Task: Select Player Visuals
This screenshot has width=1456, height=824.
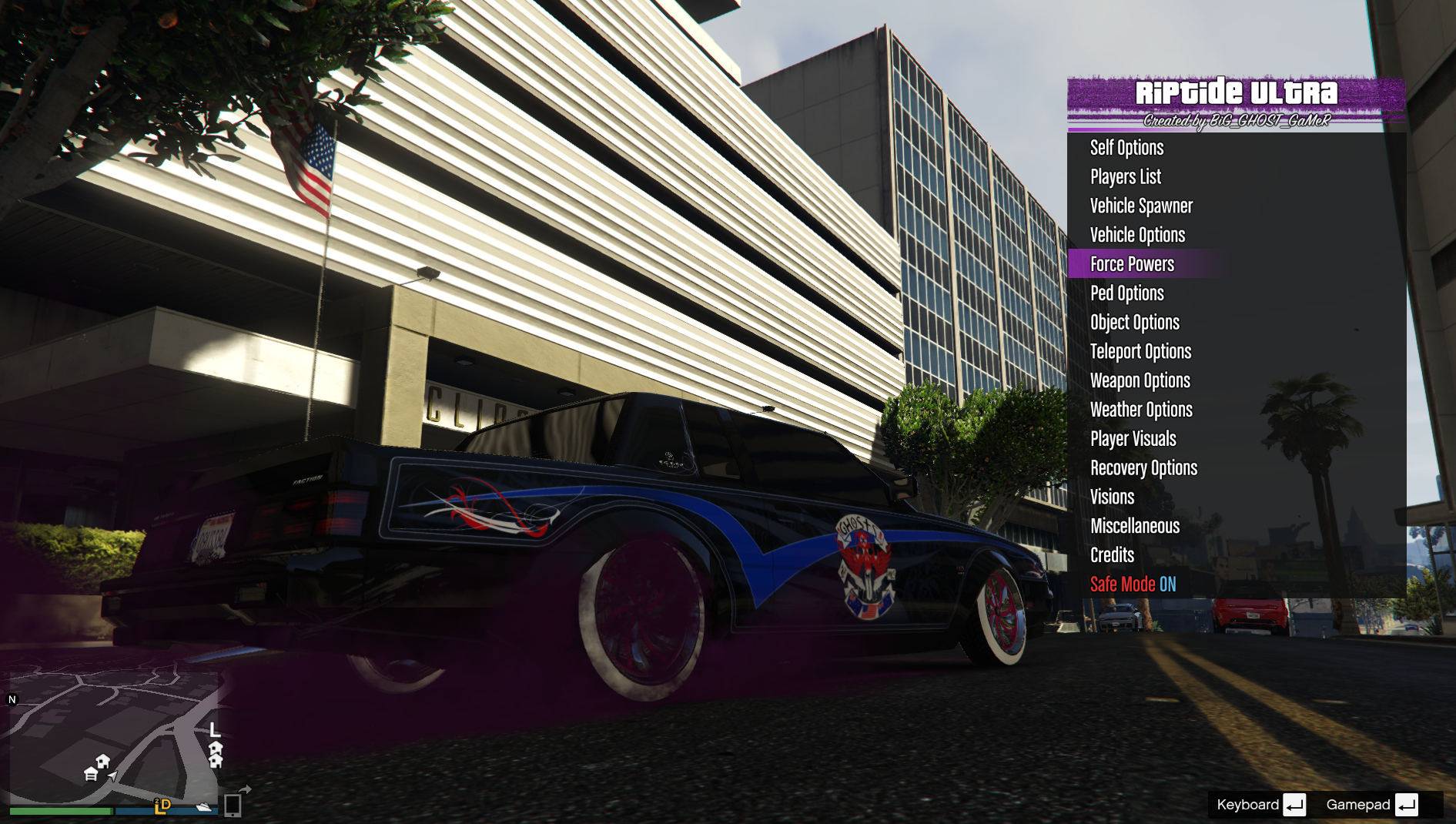Action: [x=1133, y=439]
